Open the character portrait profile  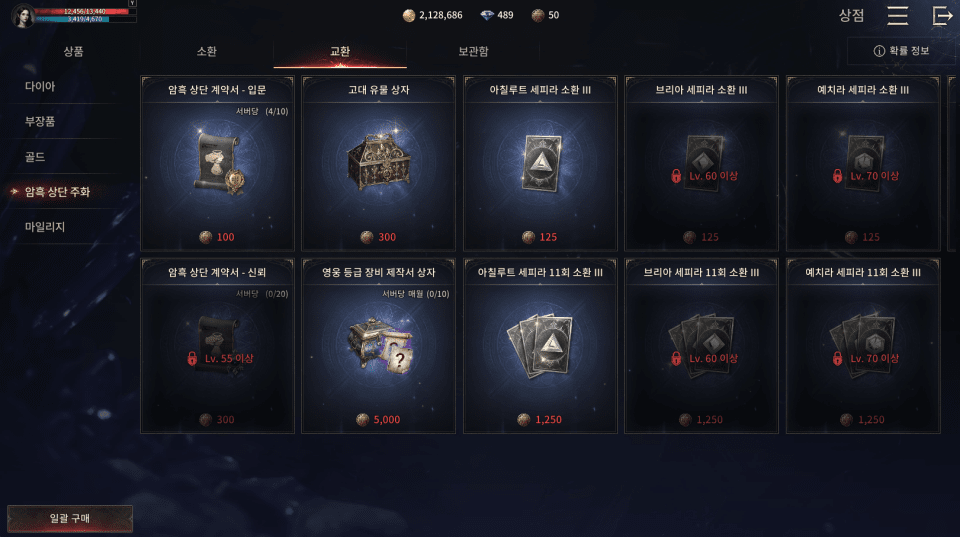tap(22, 15)
